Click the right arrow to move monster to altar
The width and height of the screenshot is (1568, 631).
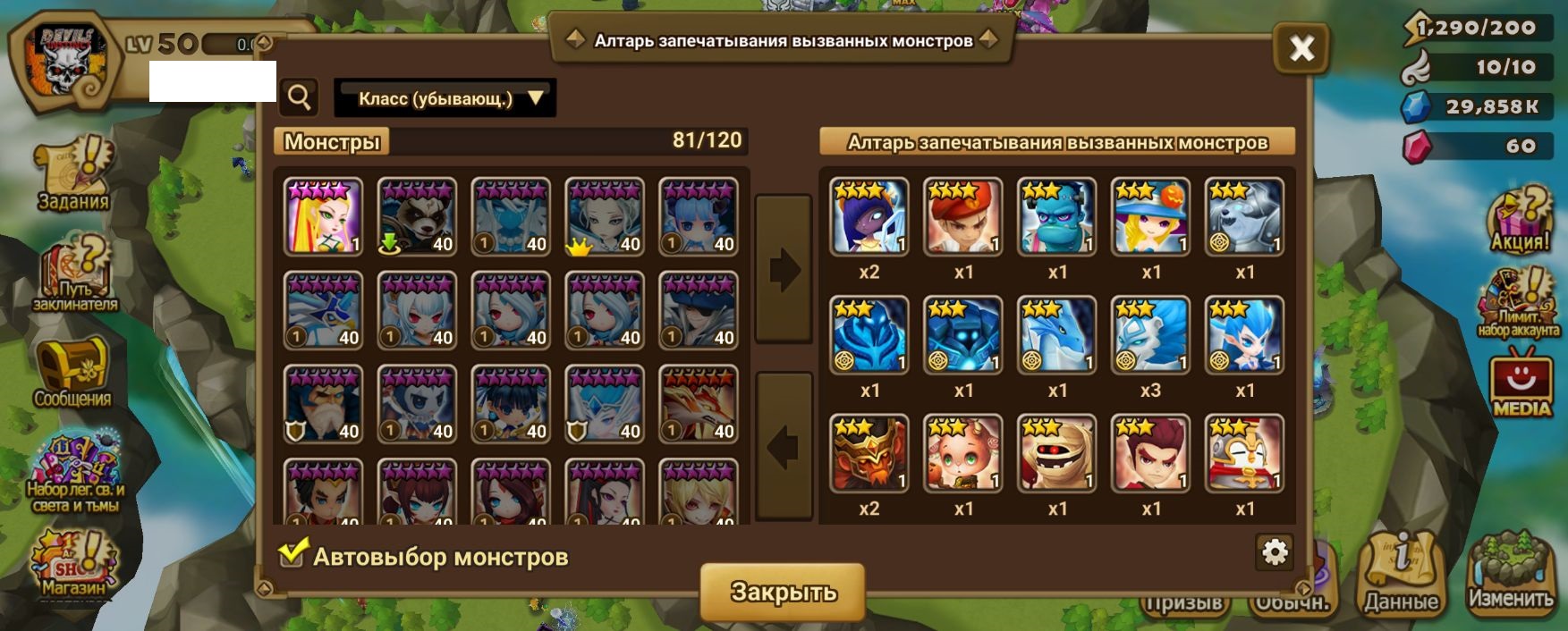[784, 268]
